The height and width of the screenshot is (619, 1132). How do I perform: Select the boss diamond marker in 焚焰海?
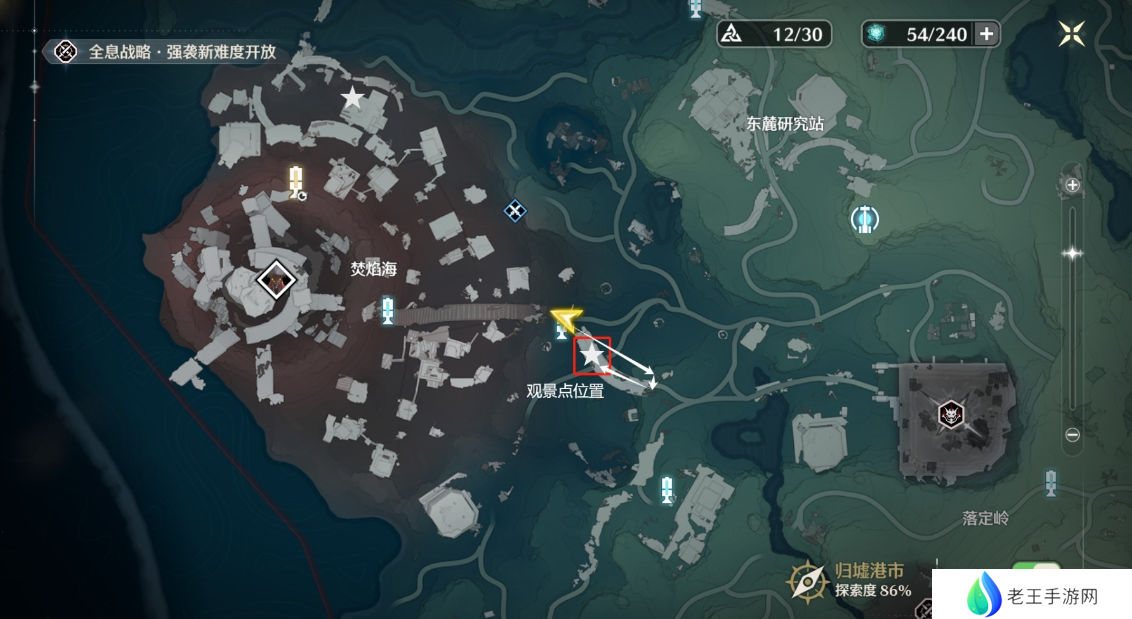275,281
